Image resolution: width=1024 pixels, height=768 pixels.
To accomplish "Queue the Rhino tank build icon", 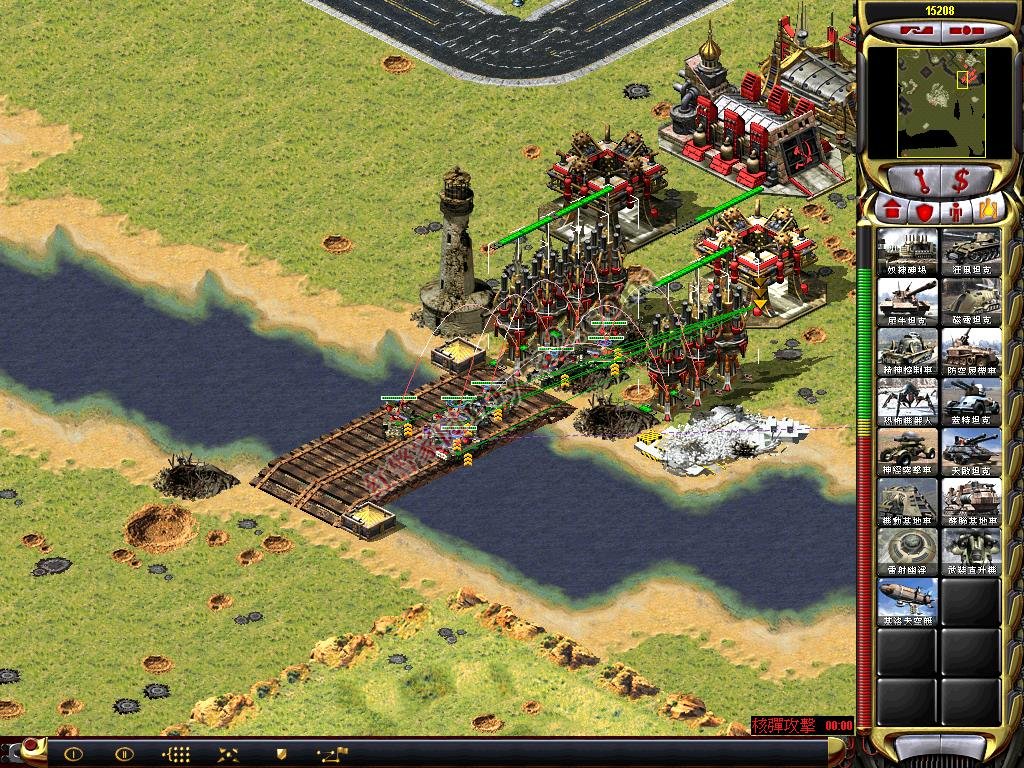I will [907, 301].
